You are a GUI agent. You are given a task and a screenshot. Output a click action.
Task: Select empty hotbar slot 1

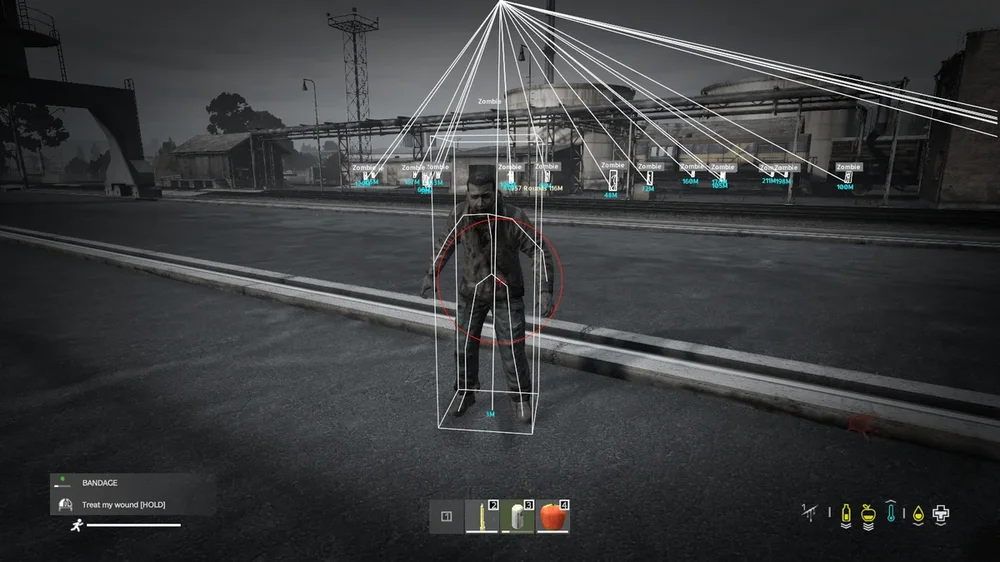pos(447,517)
